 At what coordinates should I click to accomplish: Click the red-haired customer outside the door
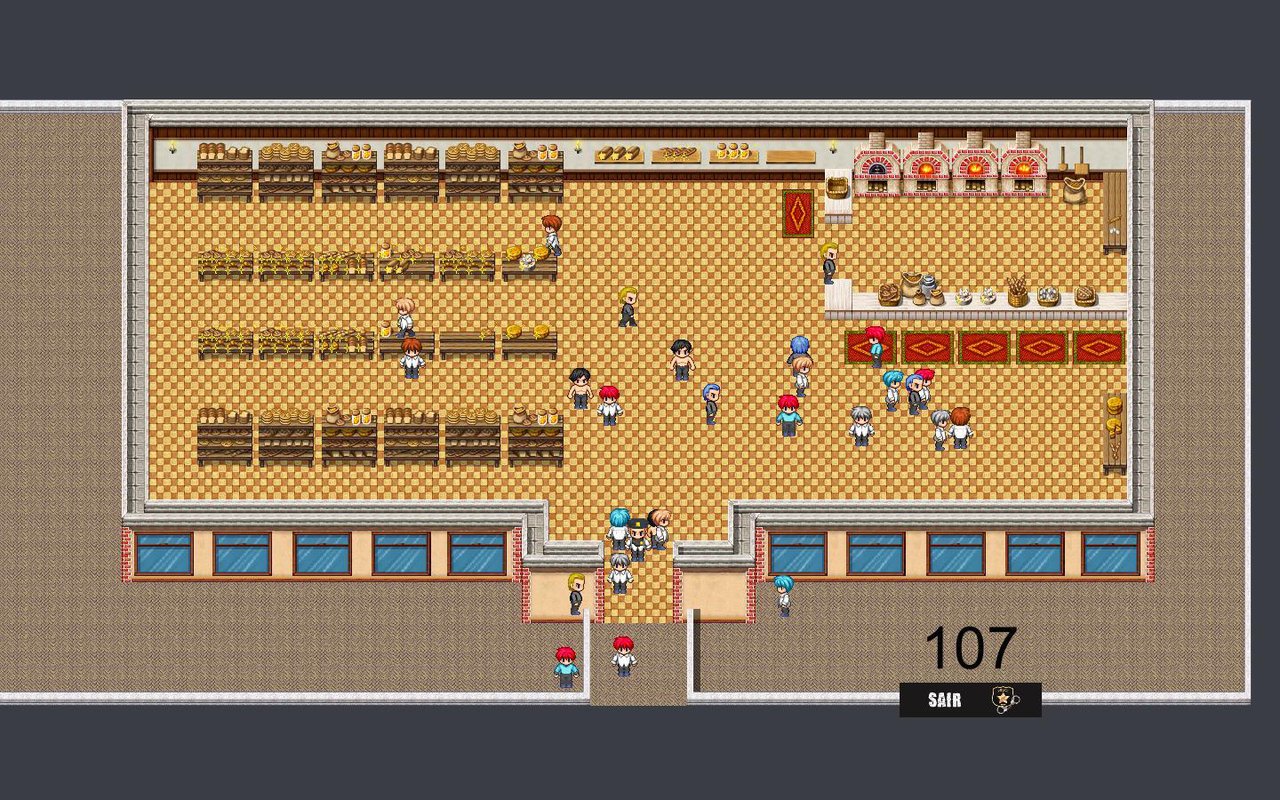pyautogui.click(x=622, y=655)
